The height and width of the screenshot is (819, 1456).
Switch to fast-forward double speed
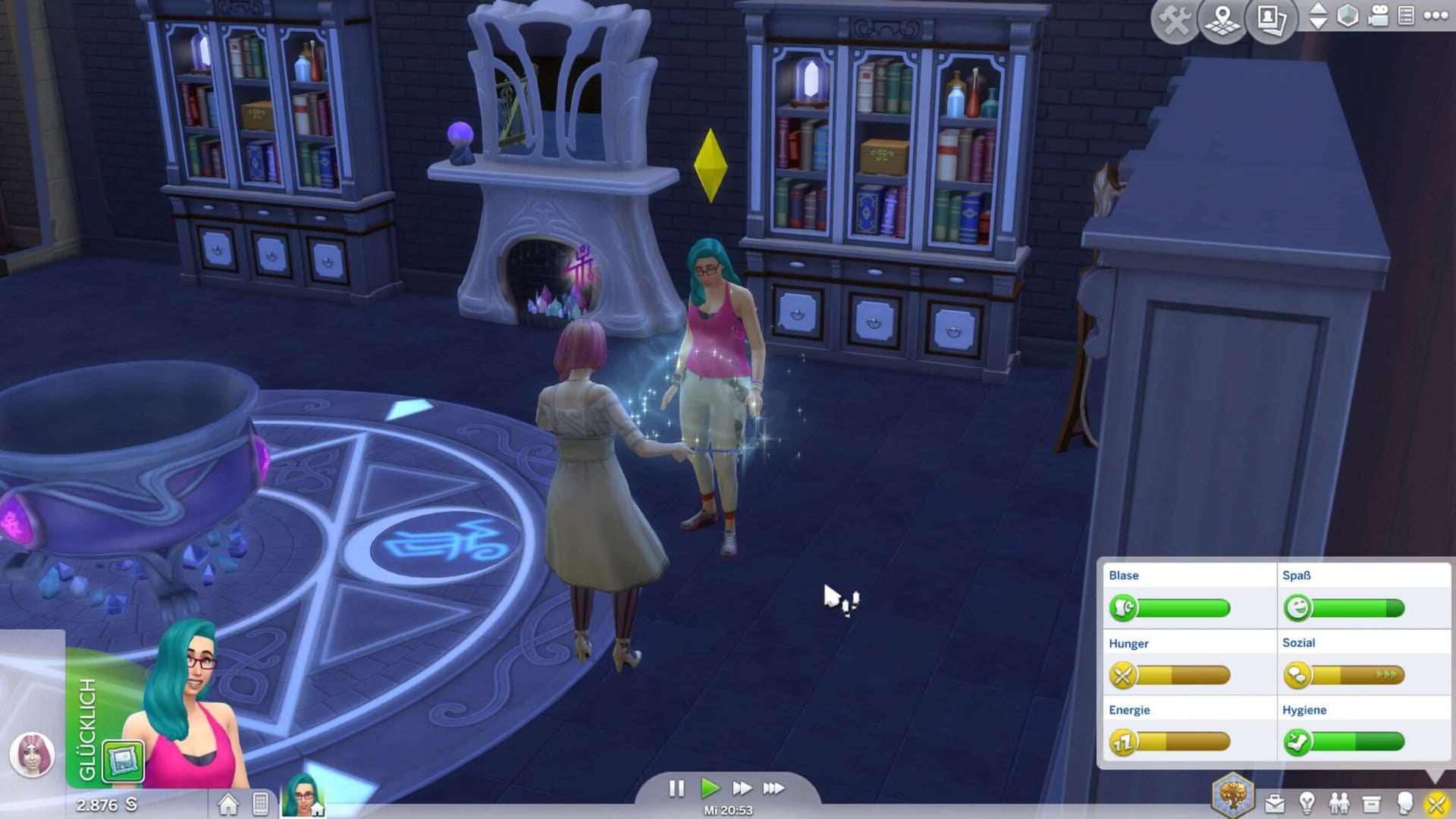click(x=742, y=789)
